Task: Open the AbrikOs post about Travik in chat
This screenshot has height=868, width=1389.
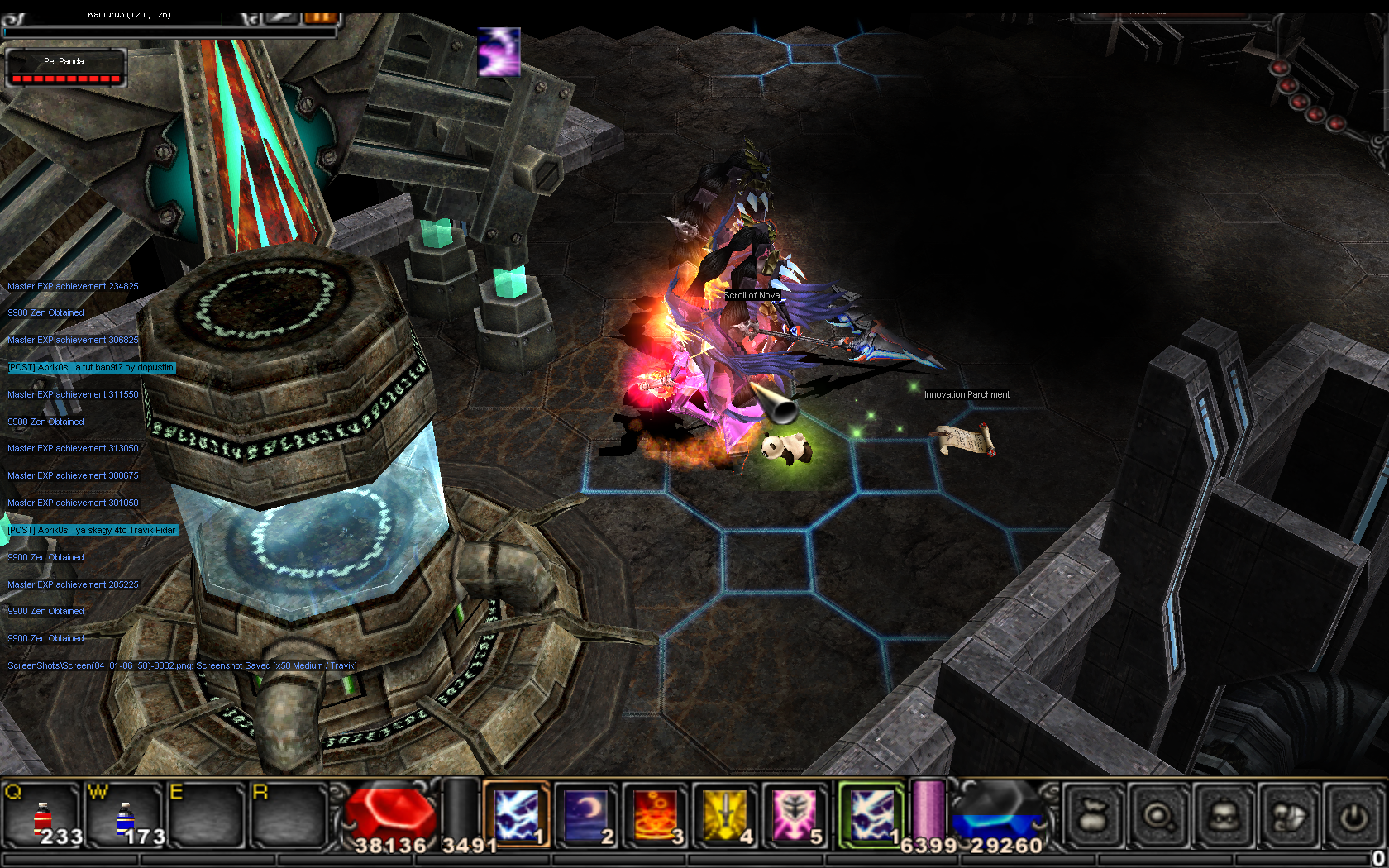Action: [92, 530]
